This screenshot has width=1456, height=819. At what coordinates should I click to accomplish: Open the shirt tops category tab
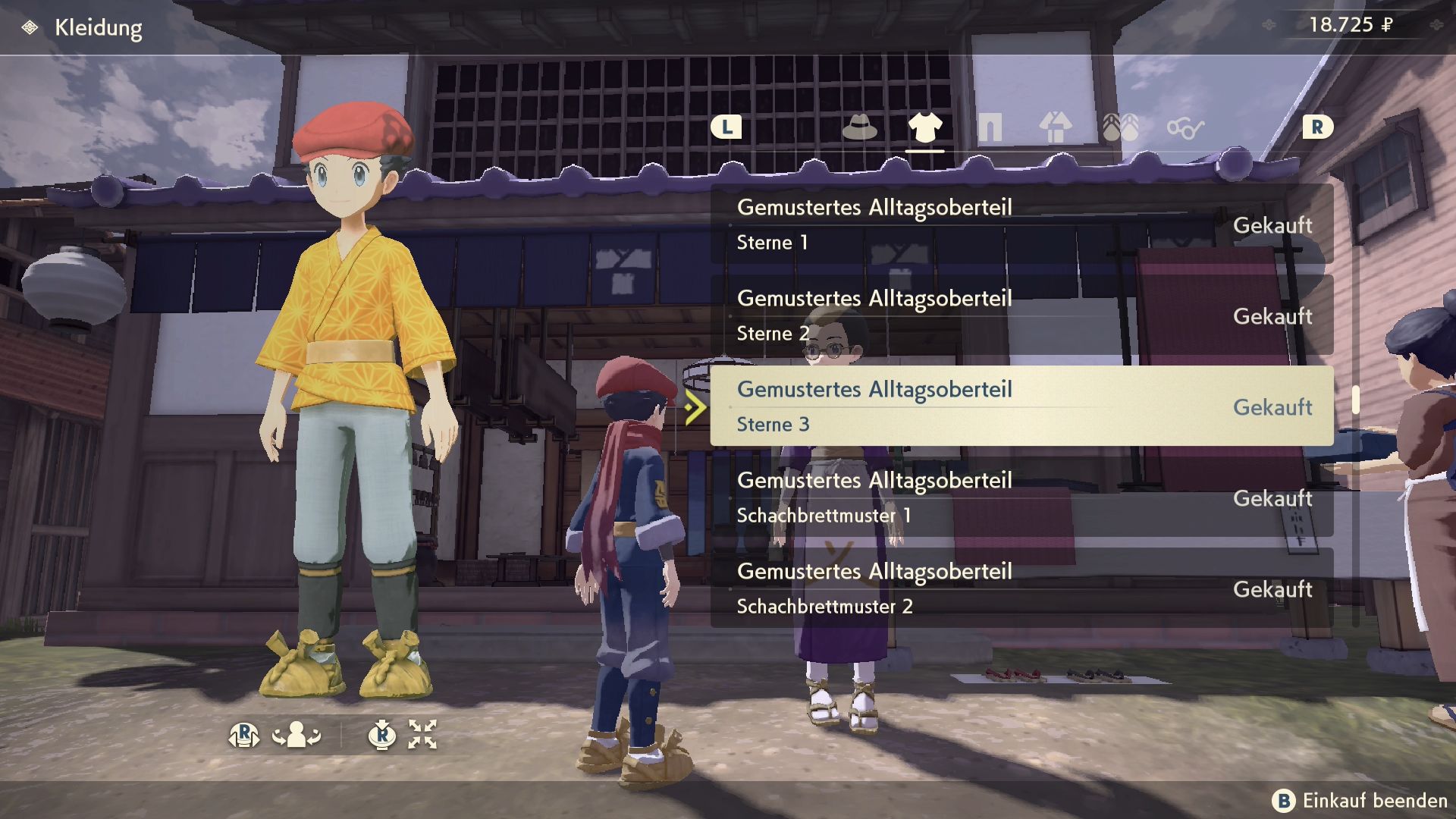pyautogui.click(x=924, y=127)
